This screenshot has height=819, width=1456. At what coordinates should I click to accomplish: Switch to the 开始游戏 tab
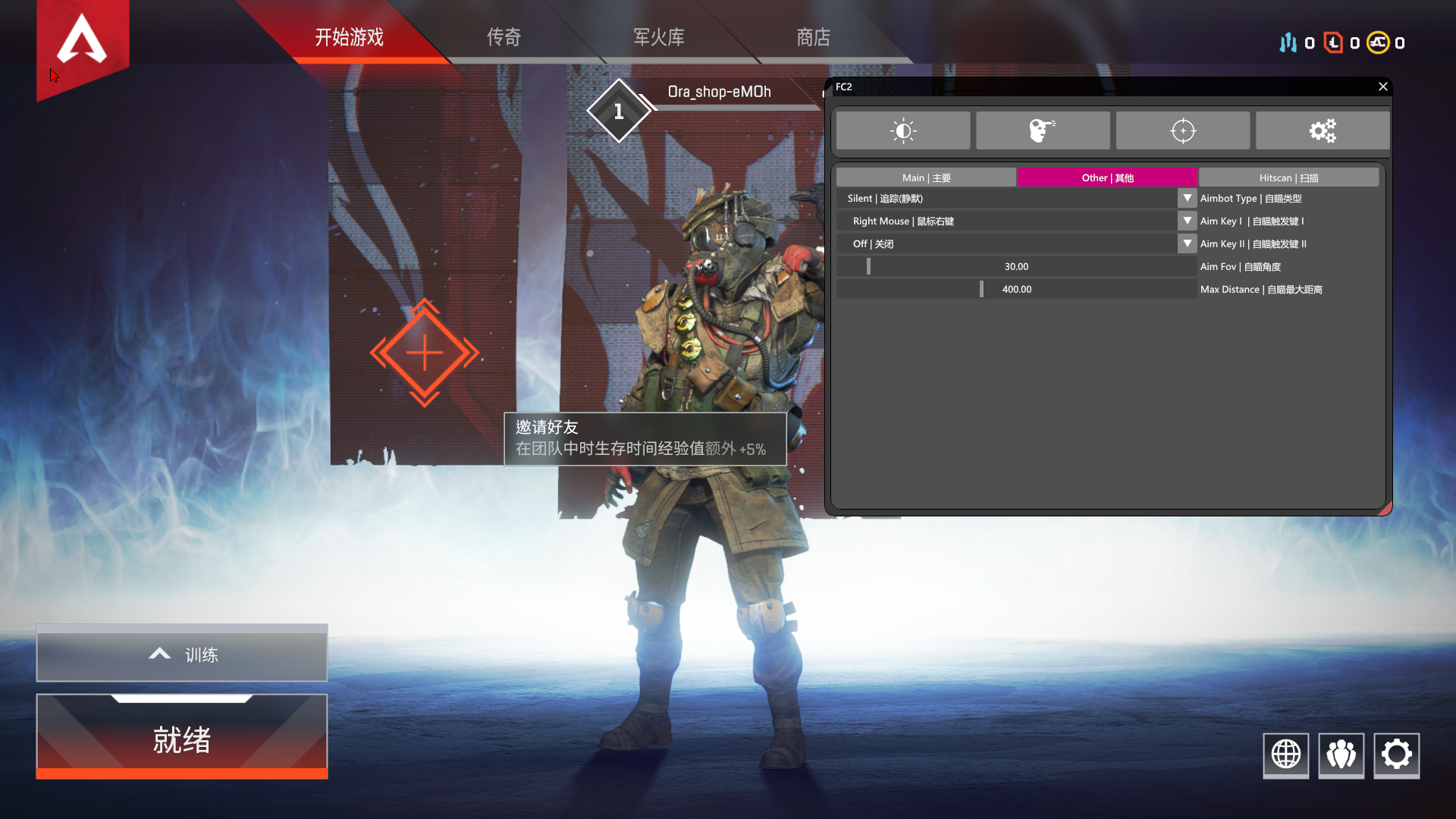[349, 37]
